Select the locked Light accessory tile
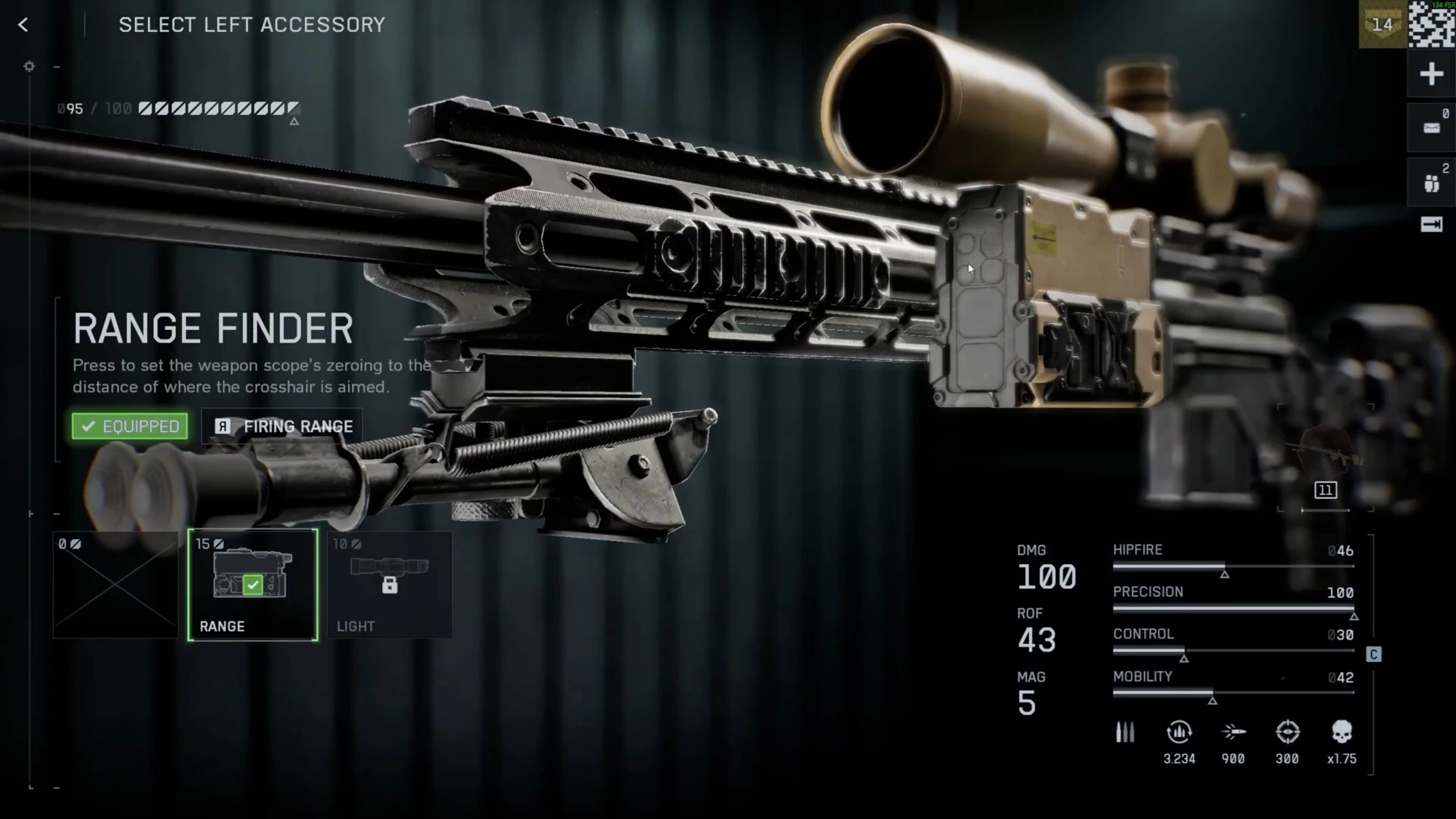Viewport: 1456px width, 819px height. [390, 585]
